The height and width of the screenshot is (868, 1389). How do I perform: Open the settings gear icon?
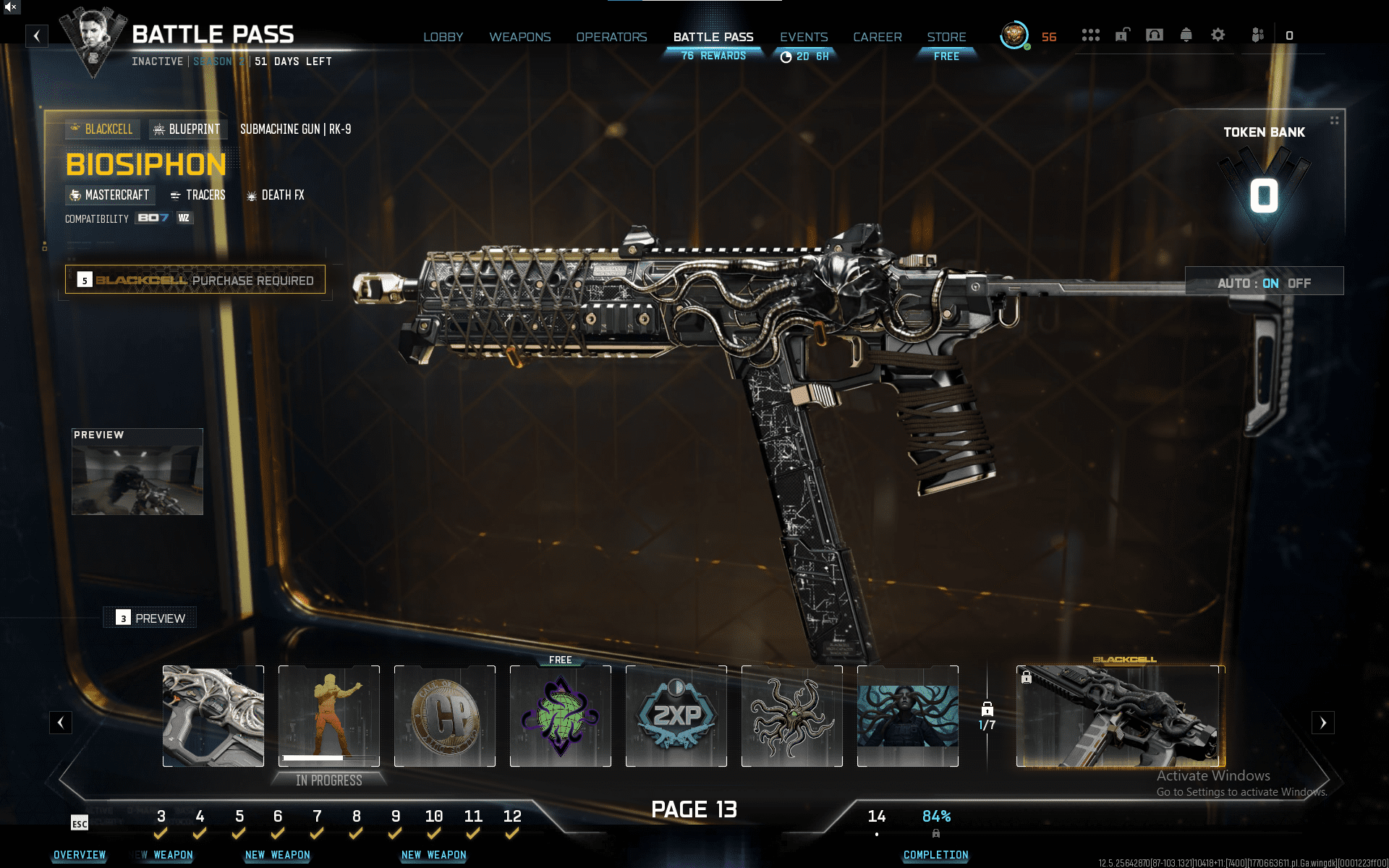1218,35
